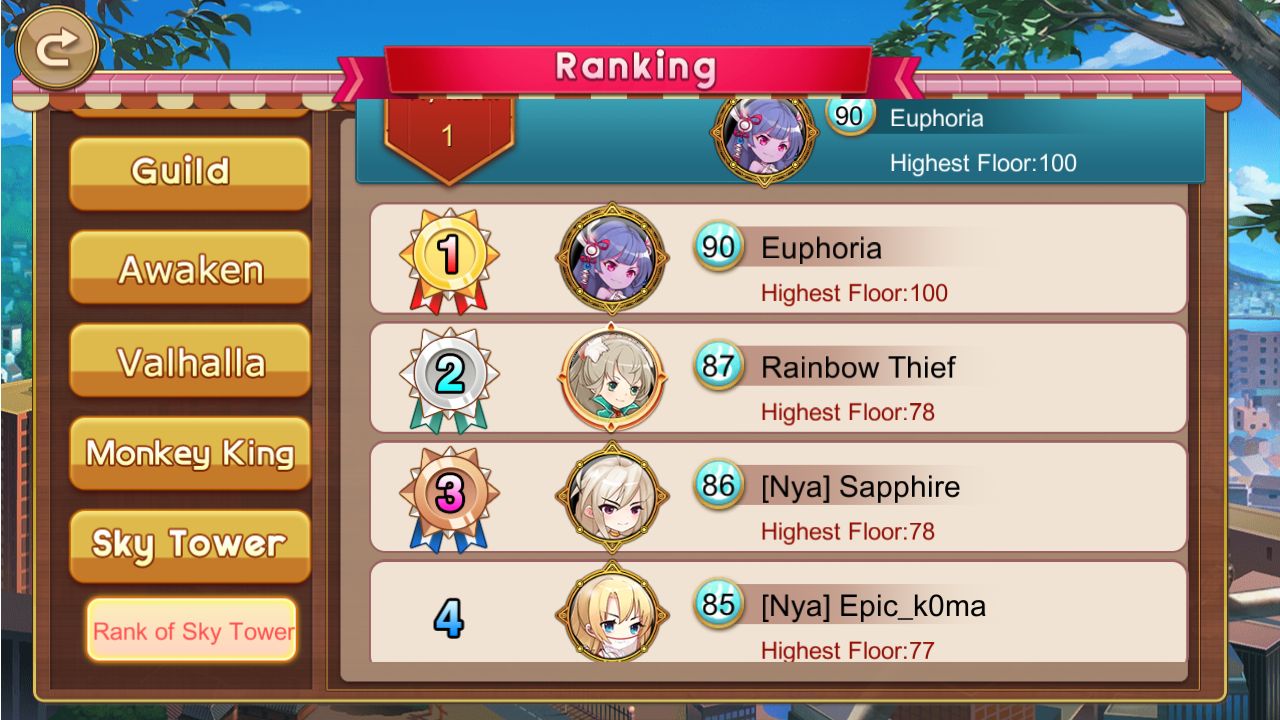Switch to the Monkey King section

coord(189,455)
